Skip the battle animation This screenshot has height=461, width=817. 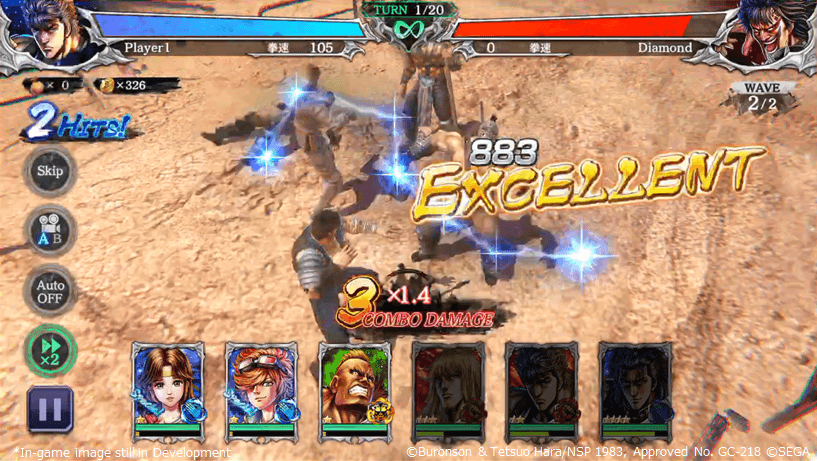(x=49, y=171)
